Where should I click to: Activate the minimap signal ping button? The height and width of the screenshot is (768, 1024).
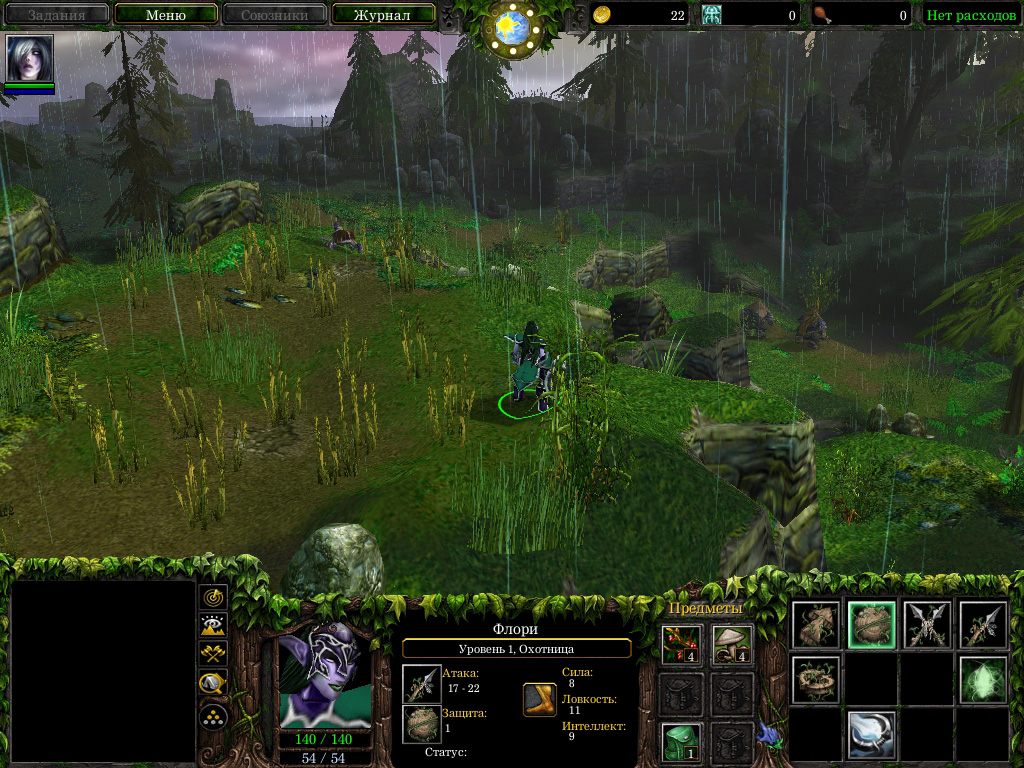pyautogui.click(x=213, y=597)
